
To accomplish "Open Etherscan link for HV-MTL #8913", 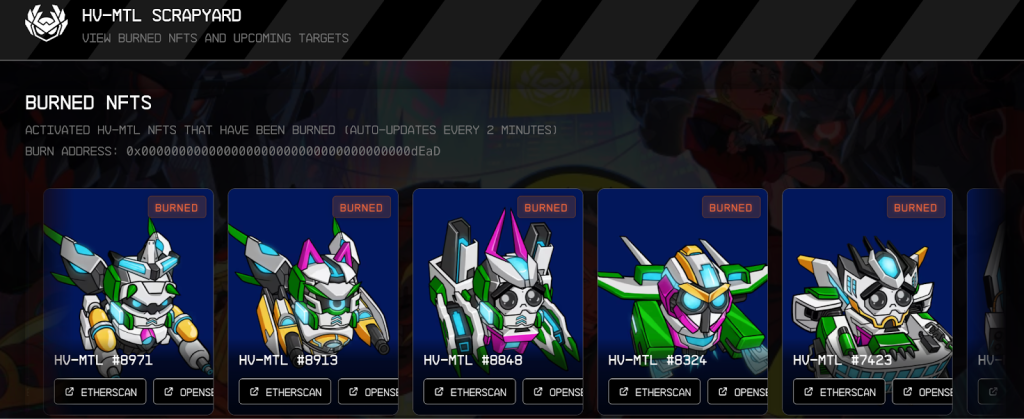I will pos(285,392).
